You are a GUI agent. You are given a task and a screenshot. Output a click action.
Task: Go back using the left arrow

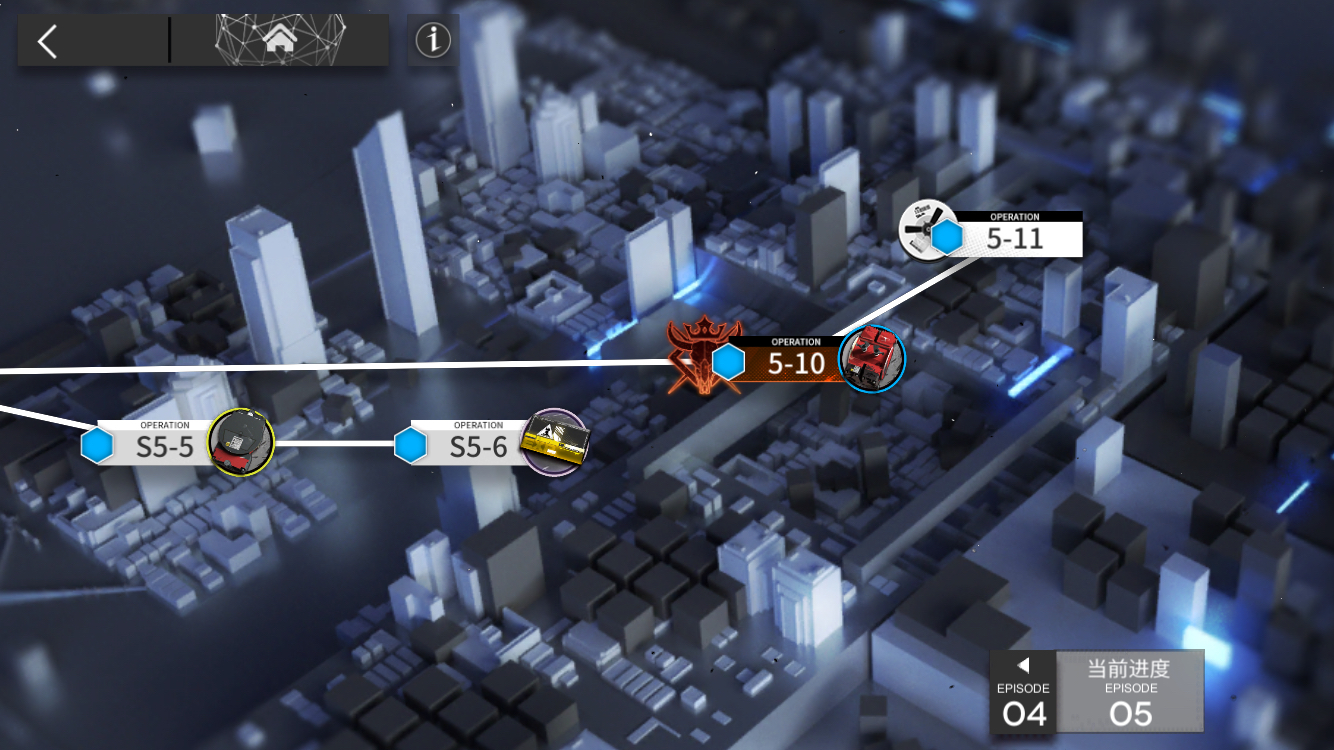(47, 41)
